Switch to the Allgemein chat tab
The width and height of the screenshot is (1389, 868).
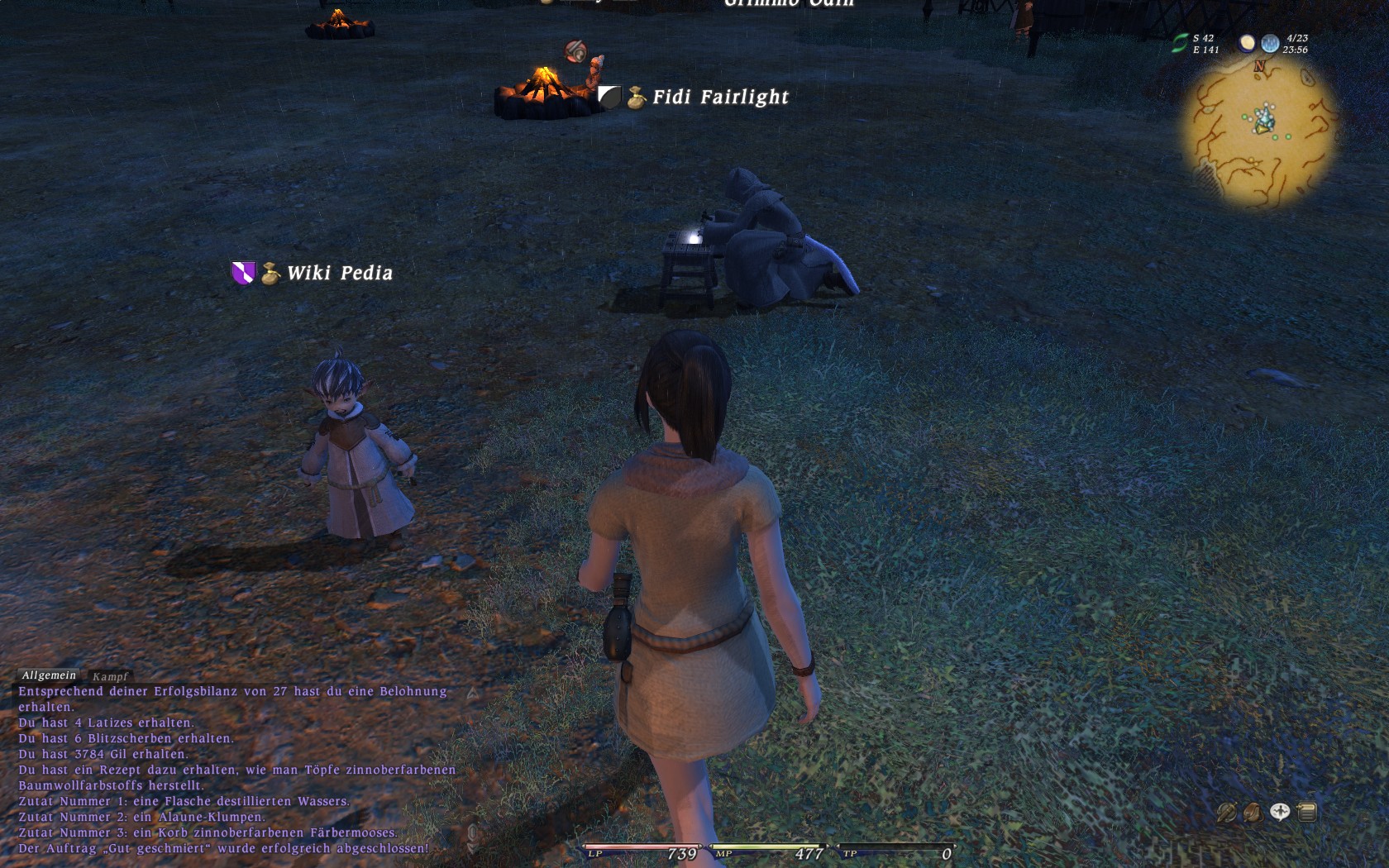click(x=49, y=675)
